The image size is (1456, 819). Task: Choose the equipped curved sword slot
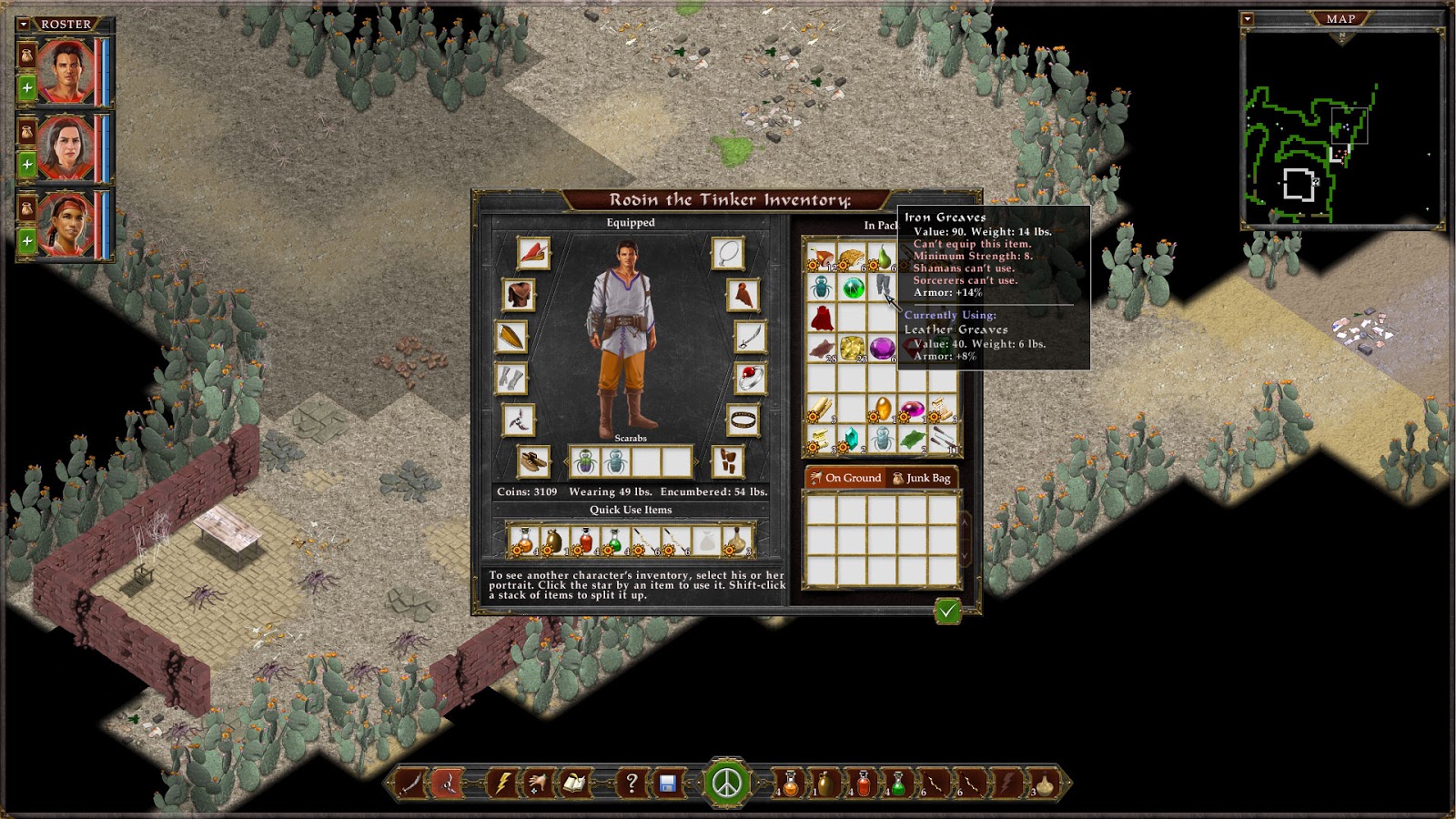pyautogui.click(x=749, y=337)
